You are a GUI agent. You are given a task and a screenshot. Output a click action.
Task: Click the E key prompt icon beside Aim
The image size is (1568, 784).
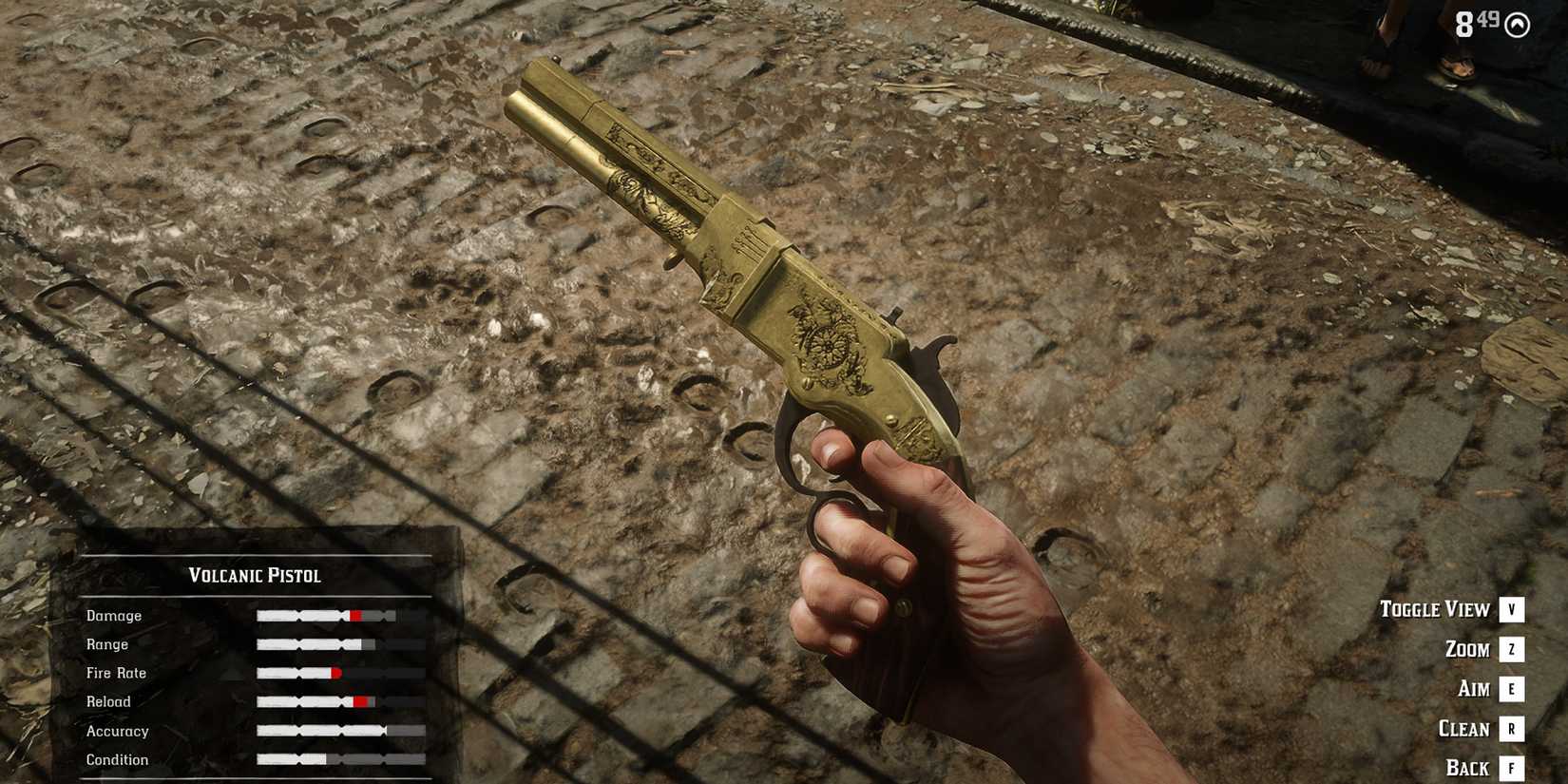[1510, 689]
